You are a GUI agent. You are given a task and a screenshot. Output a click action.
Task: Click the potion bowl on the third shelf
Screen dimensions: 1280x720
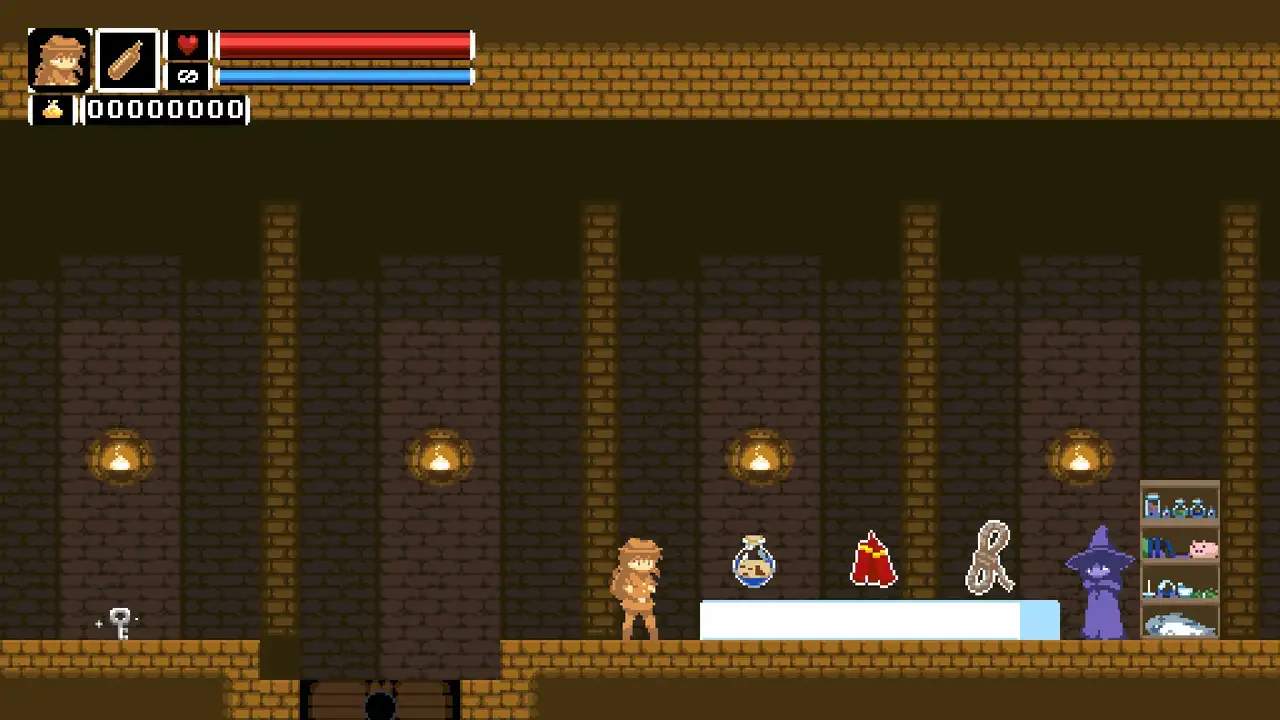pos(1185,590)
